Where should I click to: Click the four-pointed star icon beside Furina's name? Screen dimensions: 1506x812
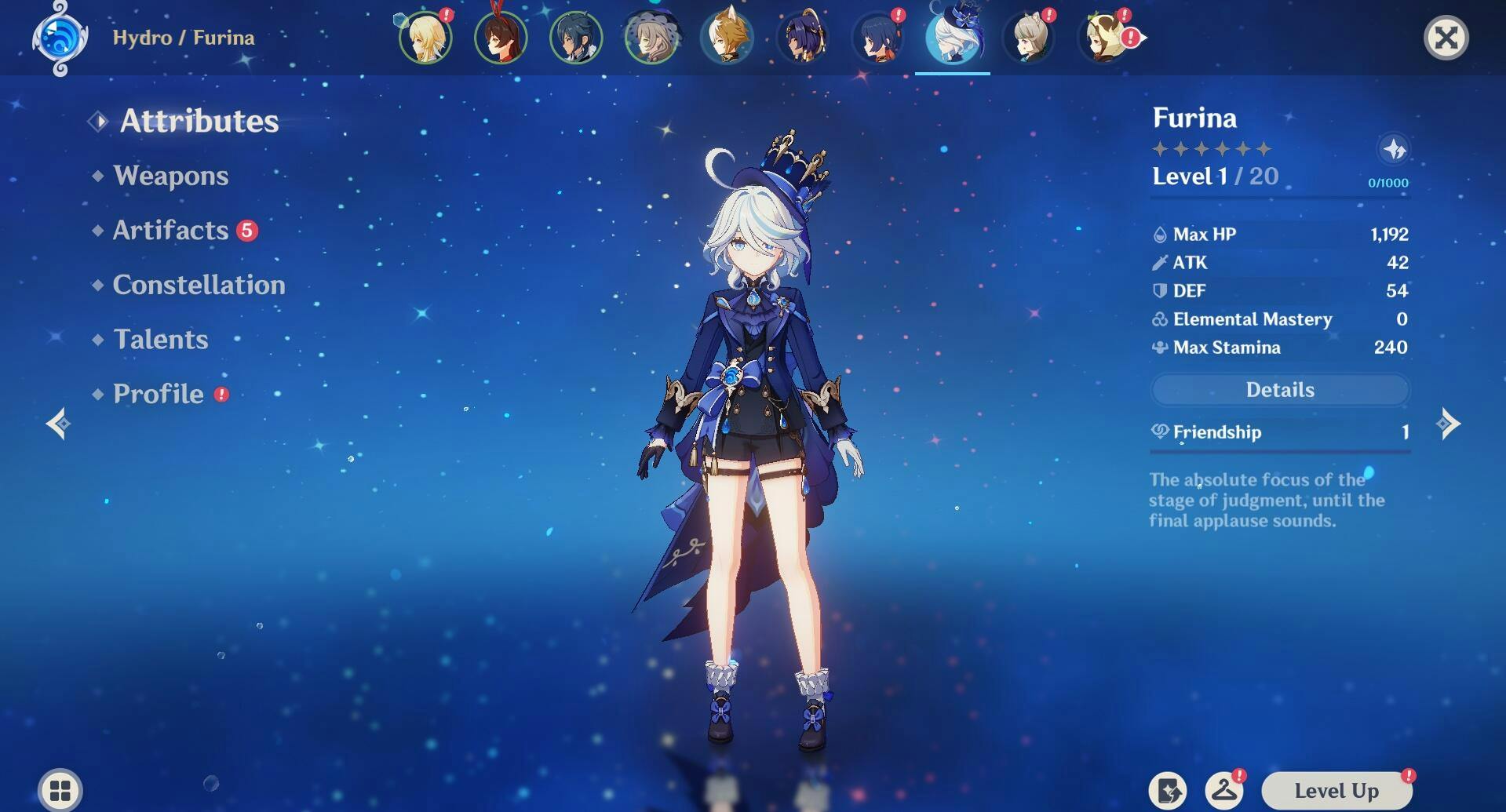(x=1394, y=149)
